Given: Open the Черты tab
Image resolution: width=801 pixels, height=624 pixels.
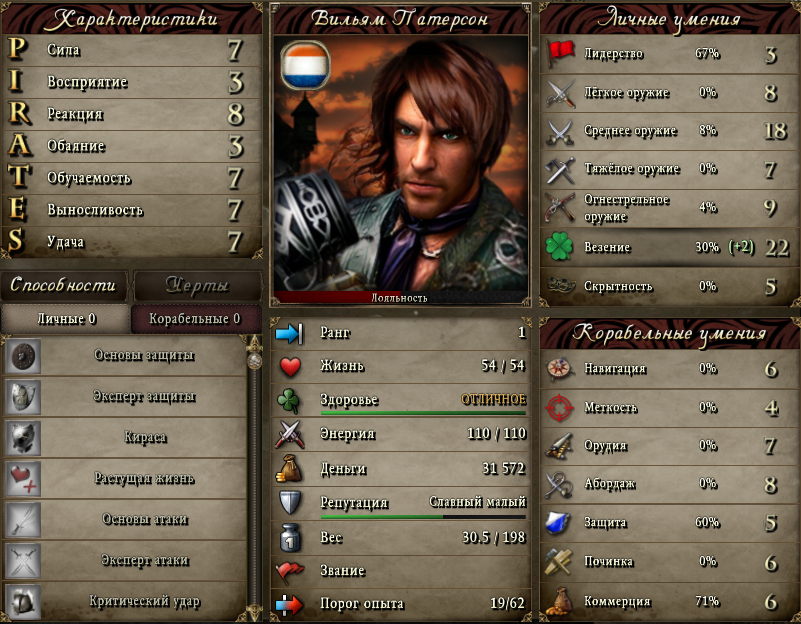Looking at the screenshot, I should click(x=196, y=285).
